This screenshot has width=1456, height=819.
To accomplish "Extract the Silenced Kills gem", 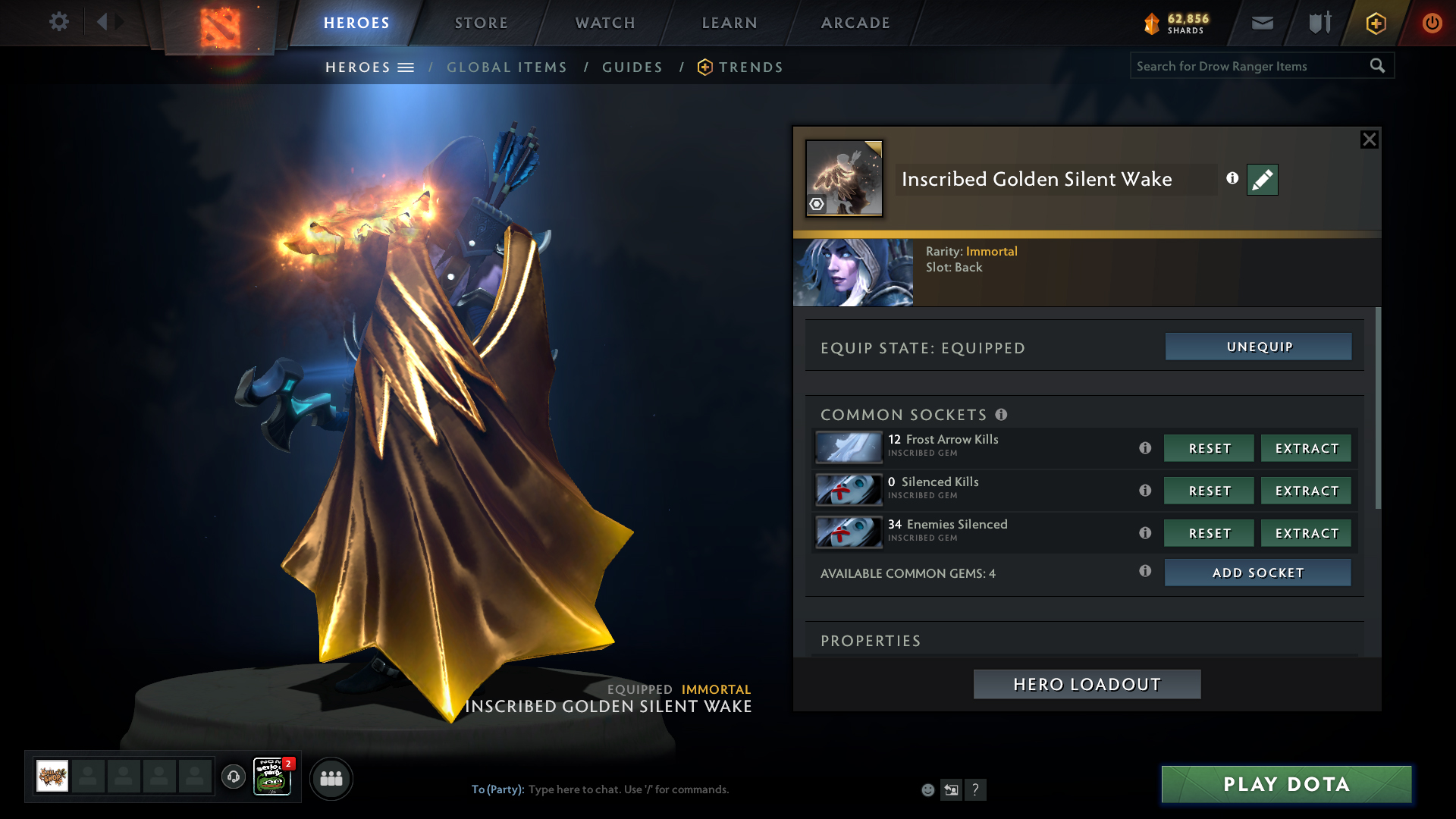I will [x=1306, y=491].
